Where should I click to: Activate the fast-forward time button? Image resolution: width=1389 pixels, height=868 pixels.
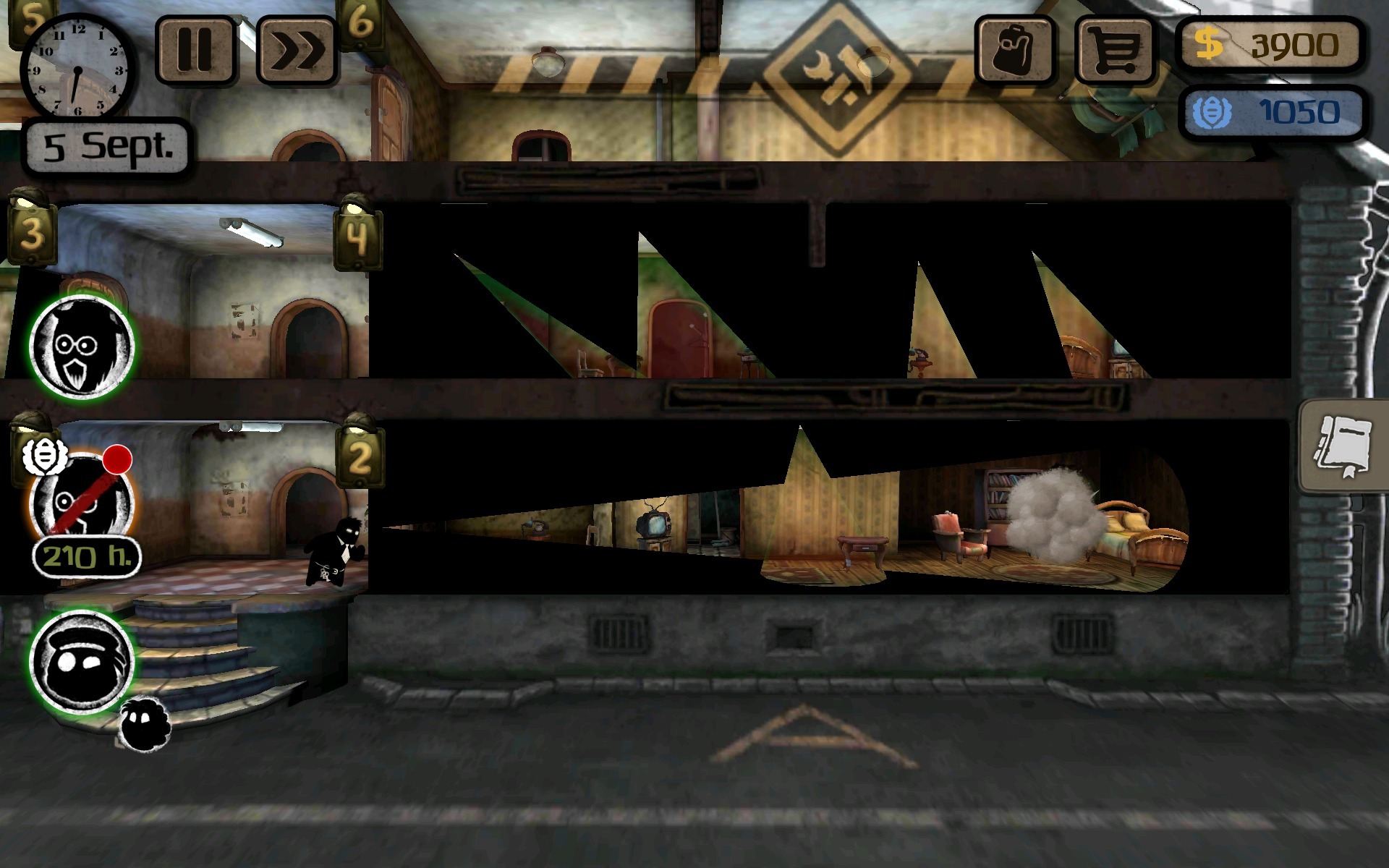pos(297,51)
